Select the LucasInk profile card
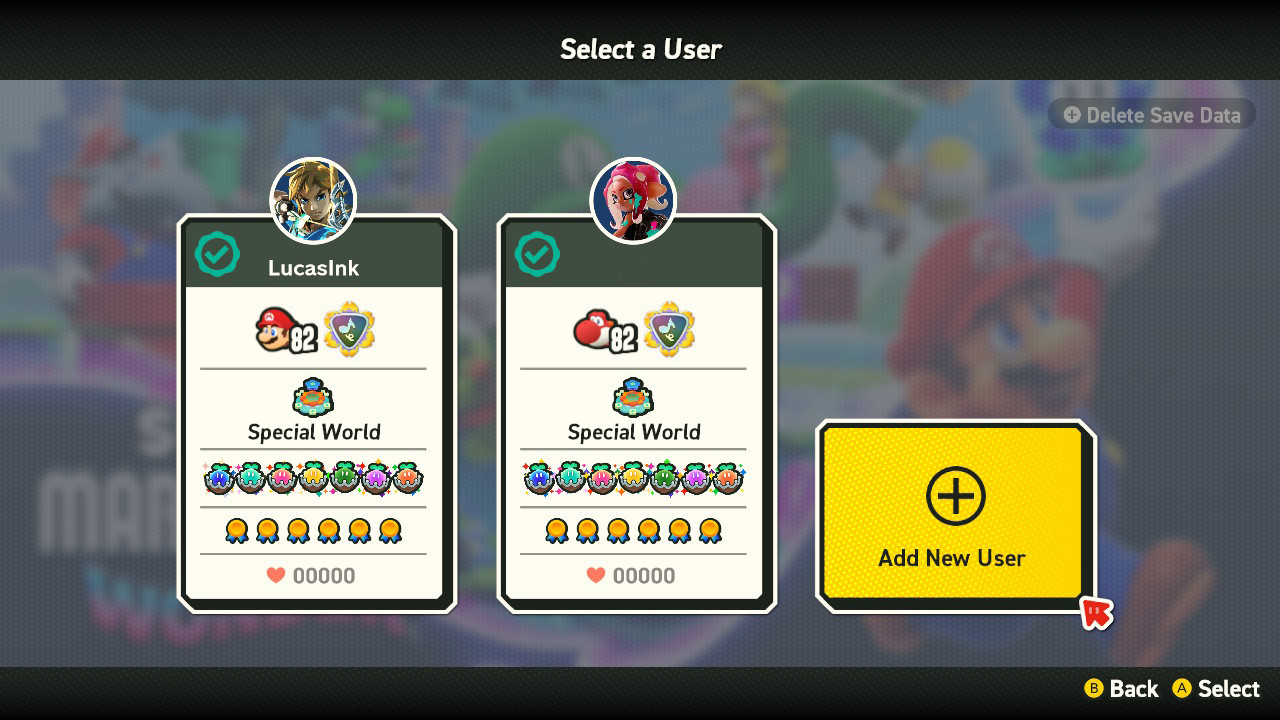Screen dimensions: 1280x720 (x=313, y=420)
